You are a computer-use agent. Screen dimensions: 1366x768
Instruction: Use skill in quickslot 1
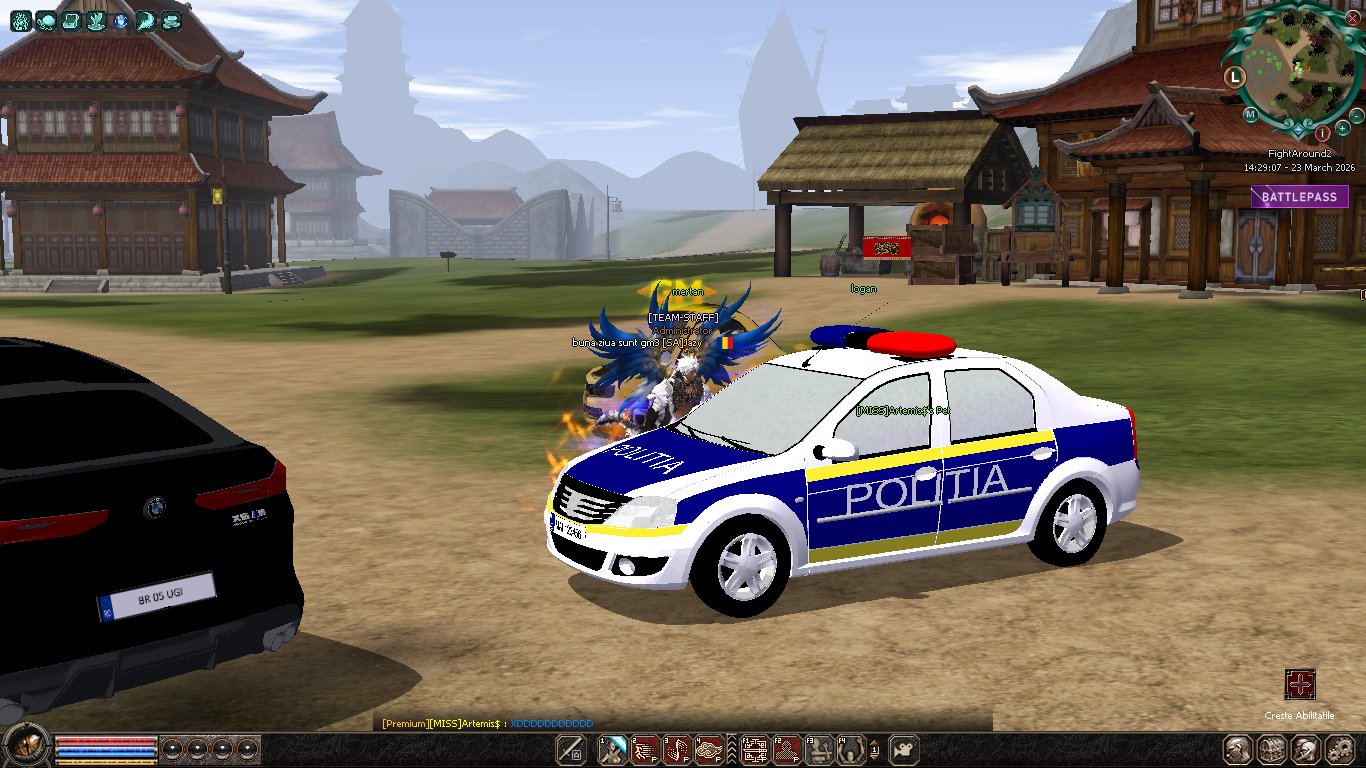click(x=613, y=749)
